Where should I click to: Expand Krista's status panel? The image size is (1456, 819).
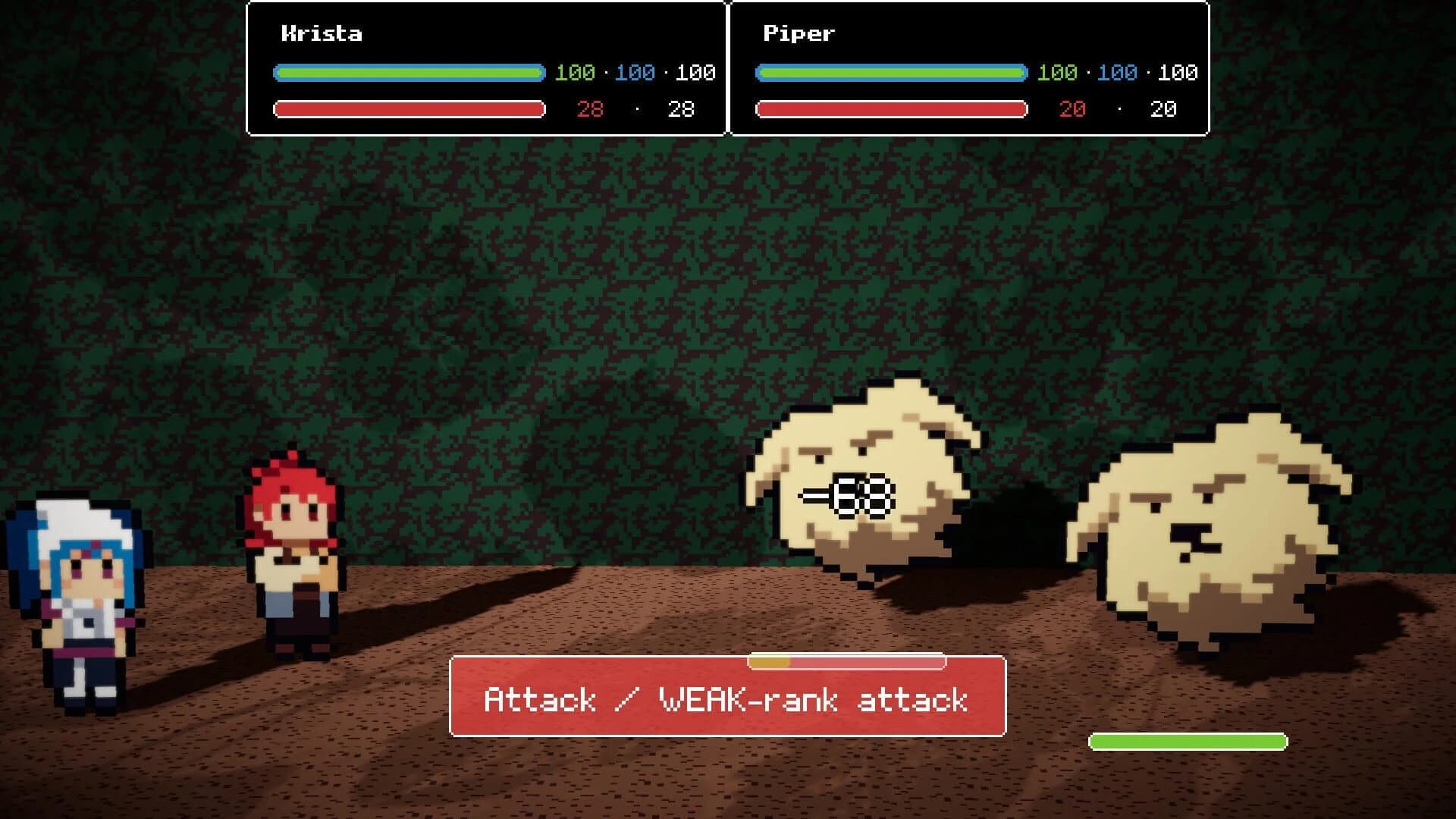[485, 68]
